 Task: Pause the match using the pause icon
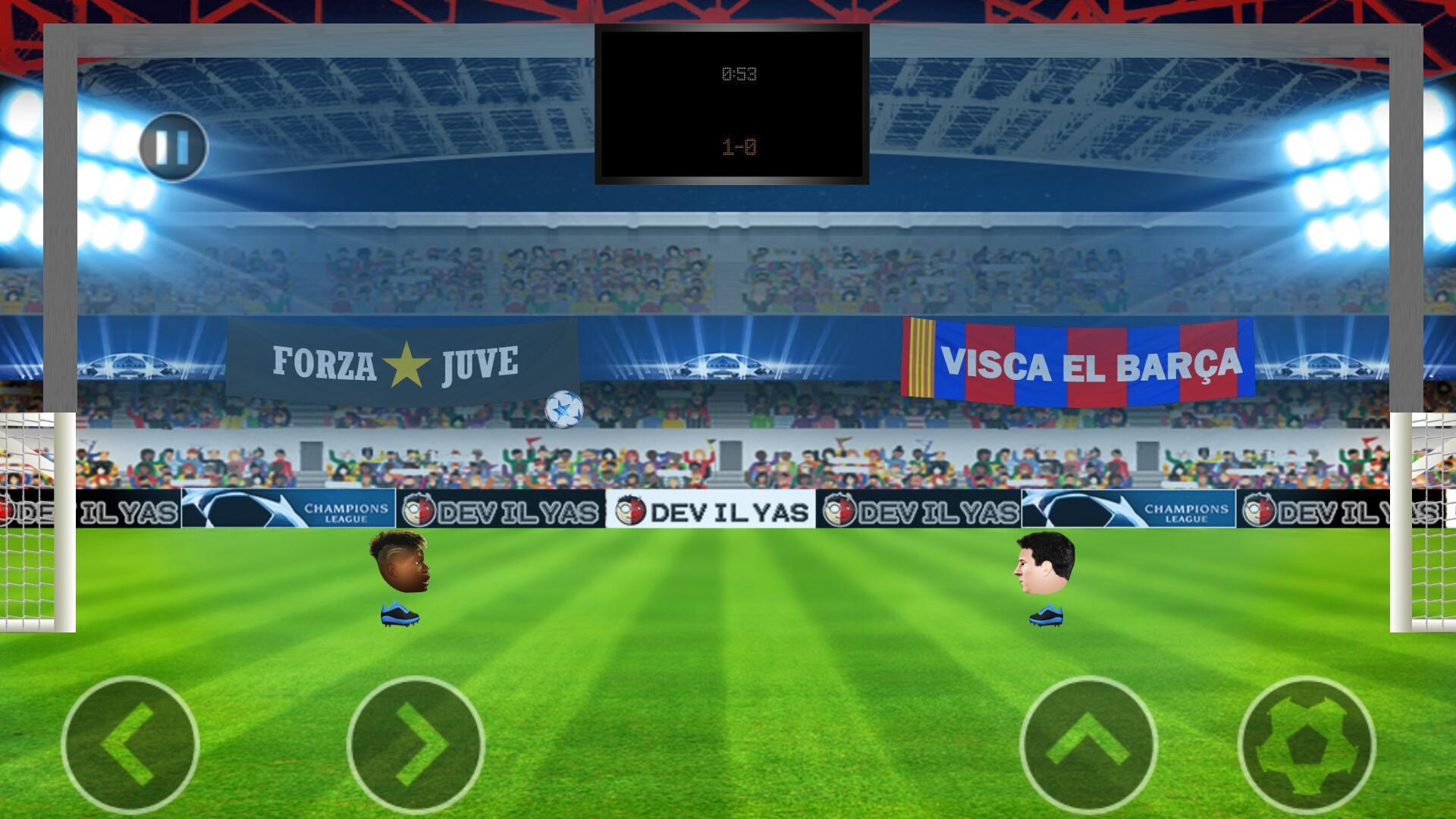[173, 147]
